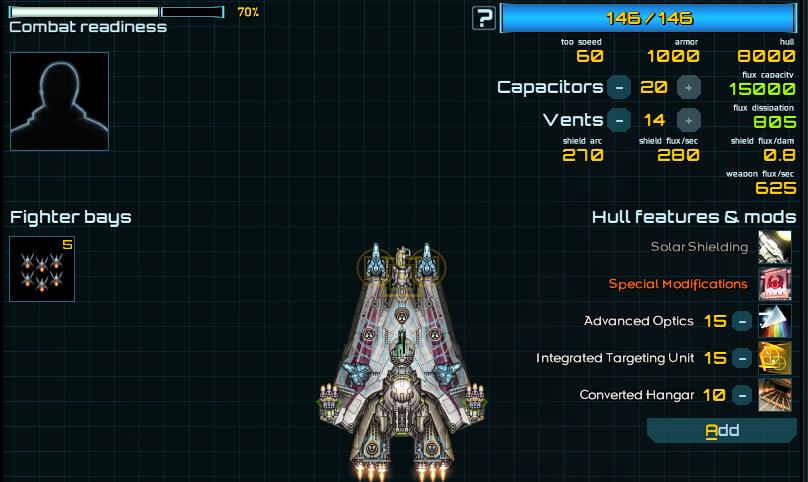Remove the Converted Hangar mod
808x482 pixels.
click(x=742, y=395)
